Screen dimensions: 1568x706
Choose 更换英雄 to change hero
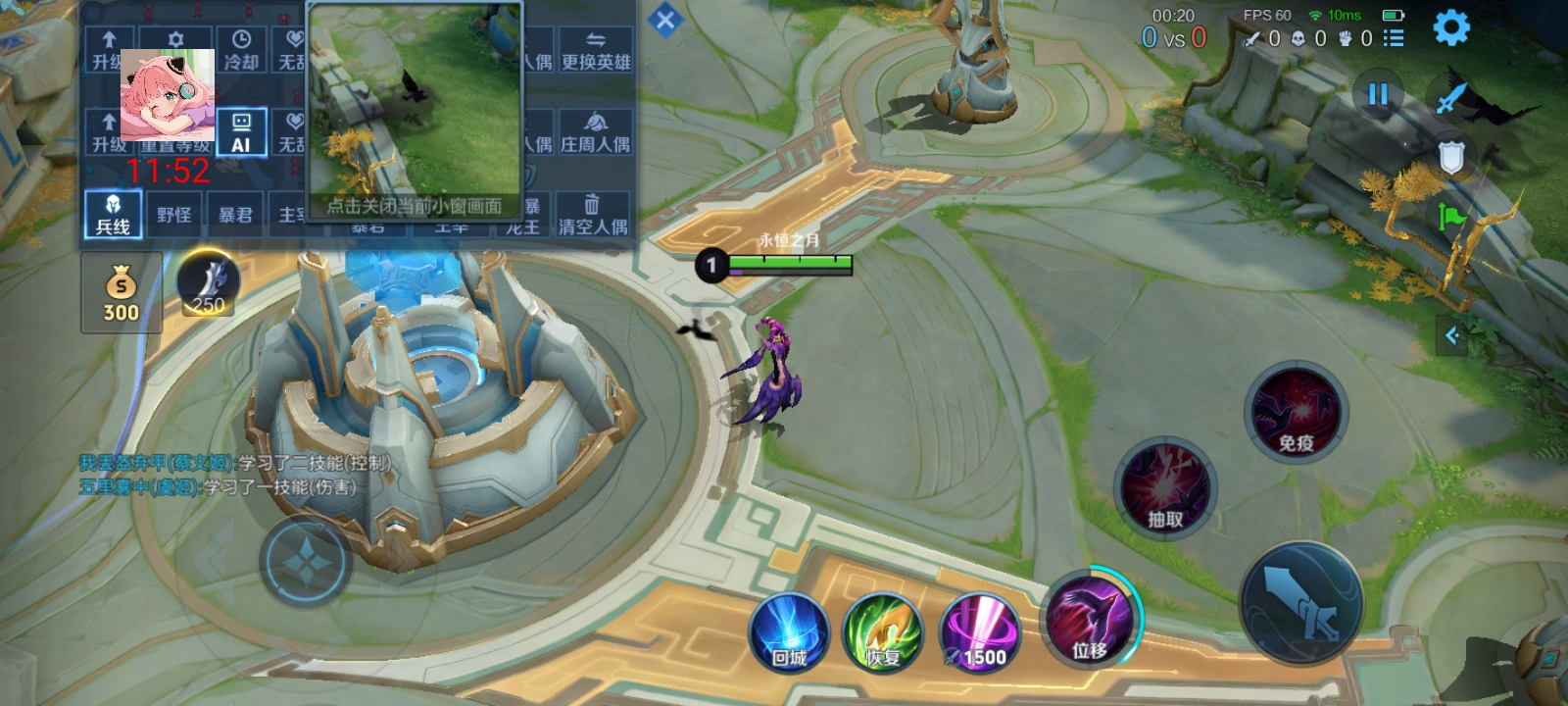[x=596, y=51]
